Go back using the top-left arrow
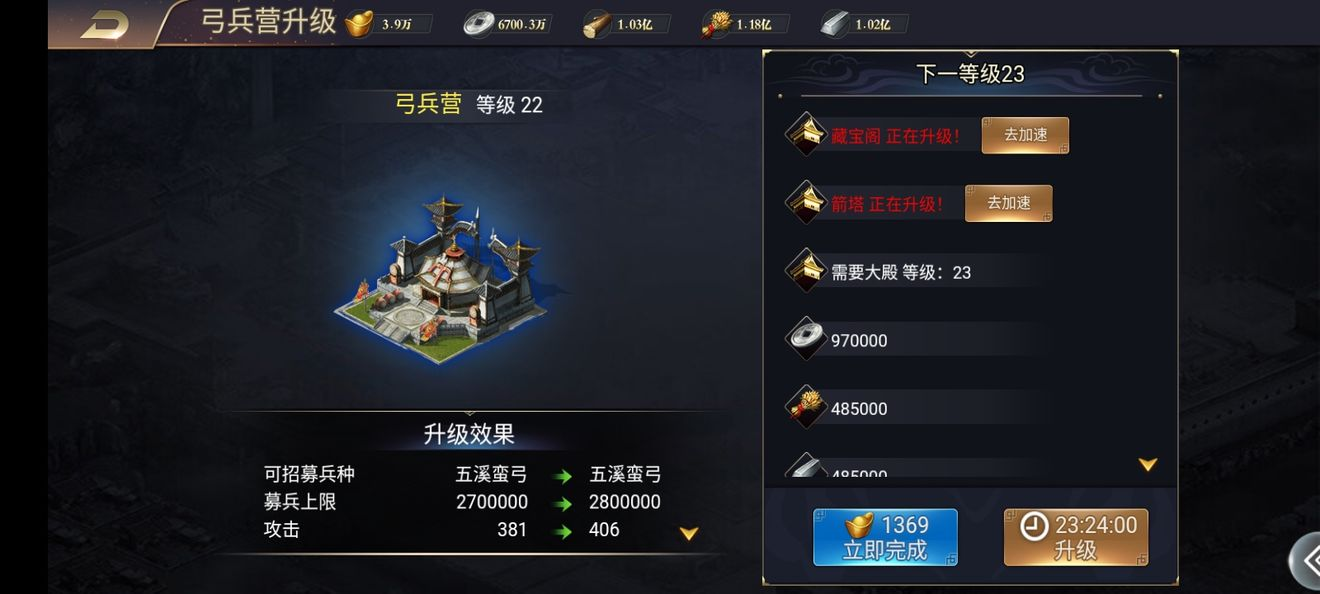The height and width of the screenshot is (594, 1320). pyautogui.click(x=104, y=24)
